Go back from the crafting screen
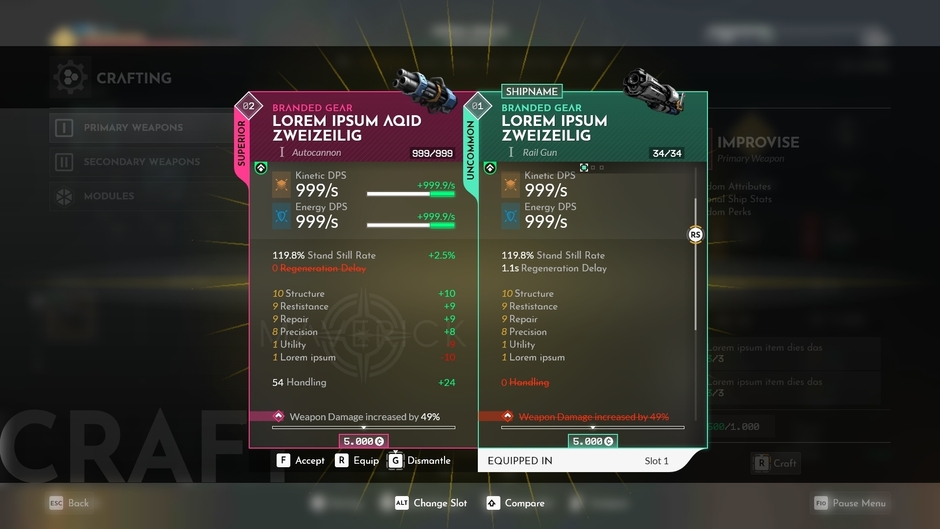The width and height of the screenshot is (940, 529). [x=69, y=503]
